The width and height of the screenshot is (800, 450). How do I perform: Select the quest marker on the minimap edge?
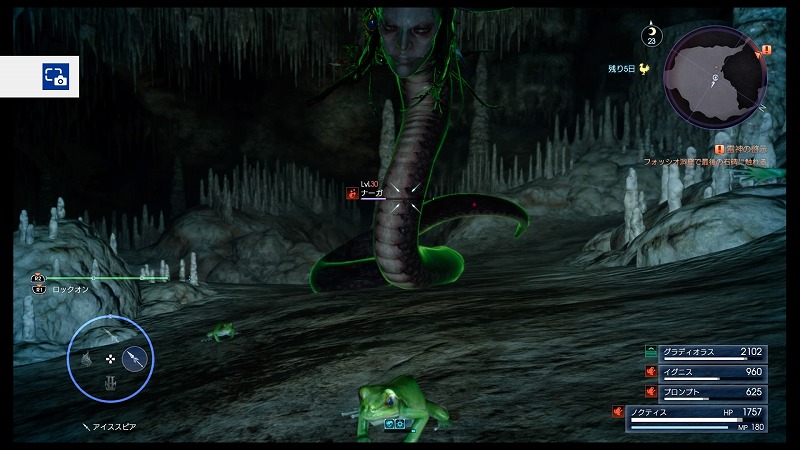tap(765, 49)
